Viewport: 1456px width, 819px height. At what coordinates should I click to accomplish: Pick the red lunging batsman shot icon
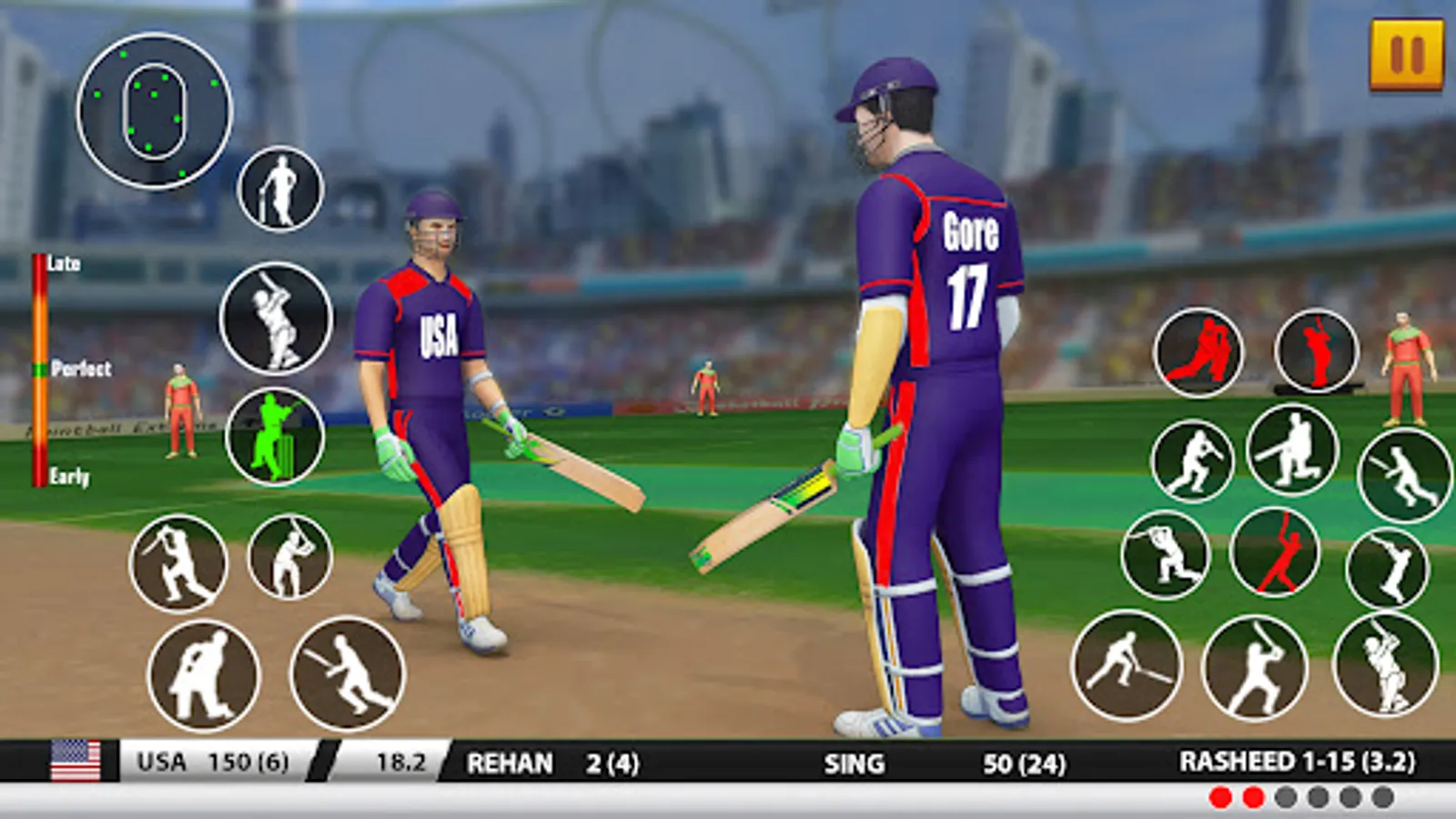[x=1274, y=553]
